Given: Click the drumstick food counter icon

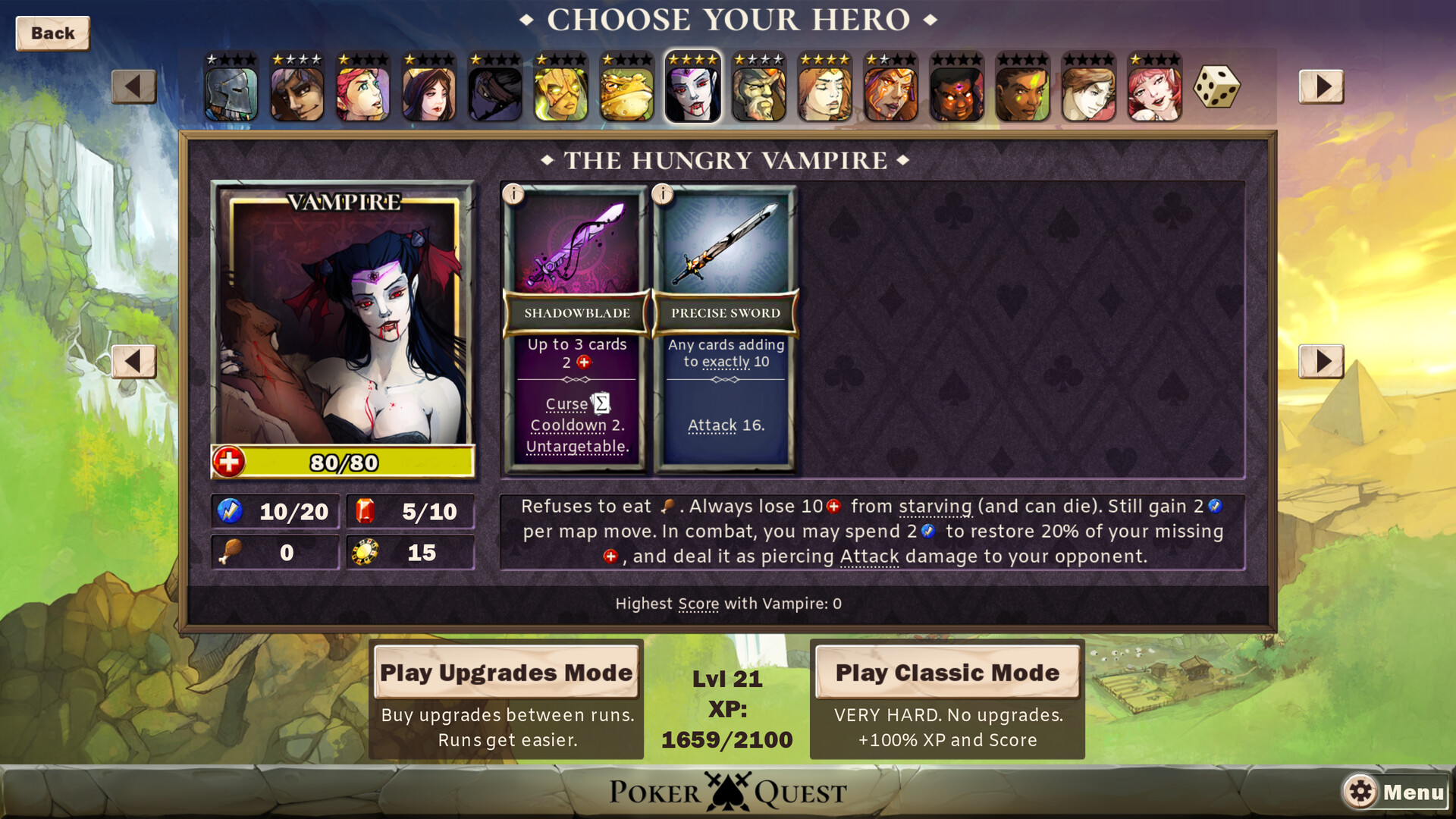Looking at the screenshot, I should [x=230, y=552].
